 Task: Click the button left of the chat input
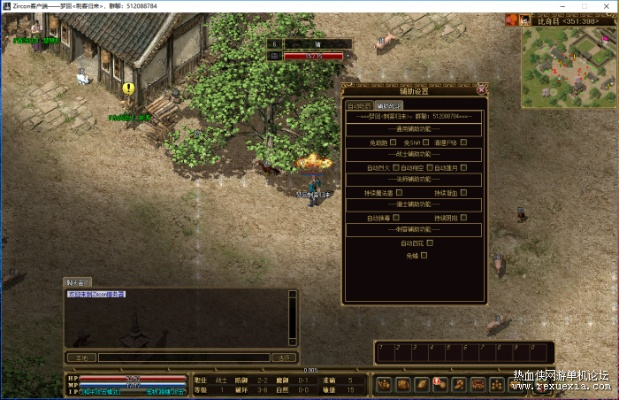pos(80,357)
